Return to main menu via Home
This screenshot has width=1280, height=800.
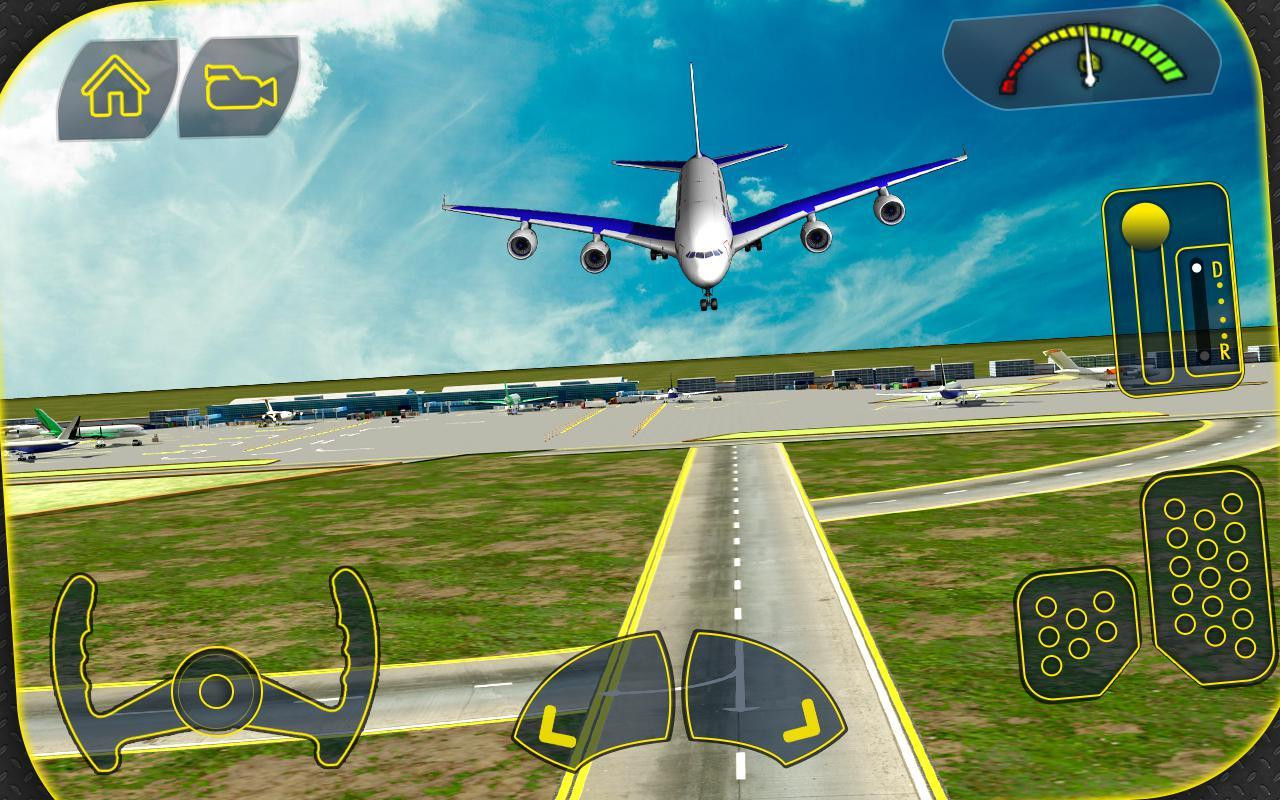pos(115,88)
